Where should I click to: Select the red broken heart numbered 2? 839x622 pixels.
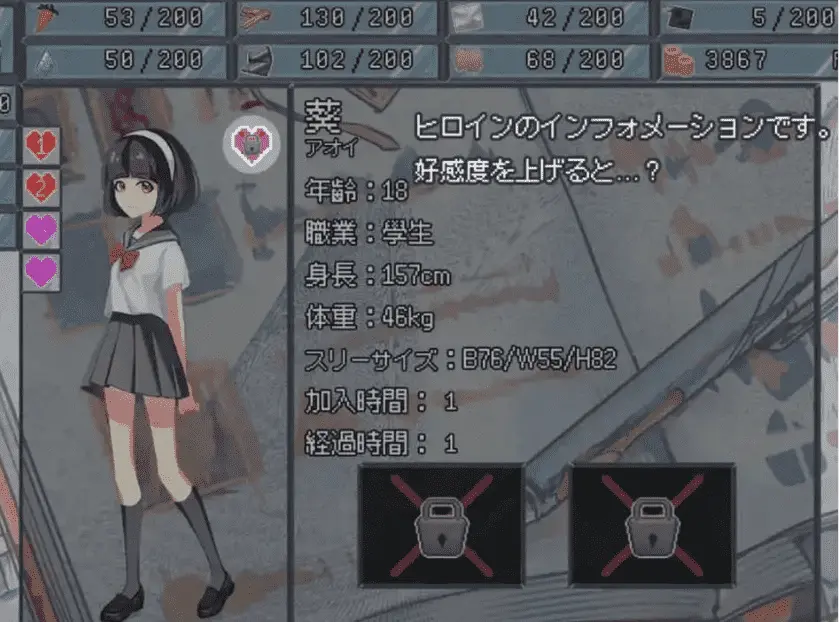pyautogui.click(x=41, y=187)
